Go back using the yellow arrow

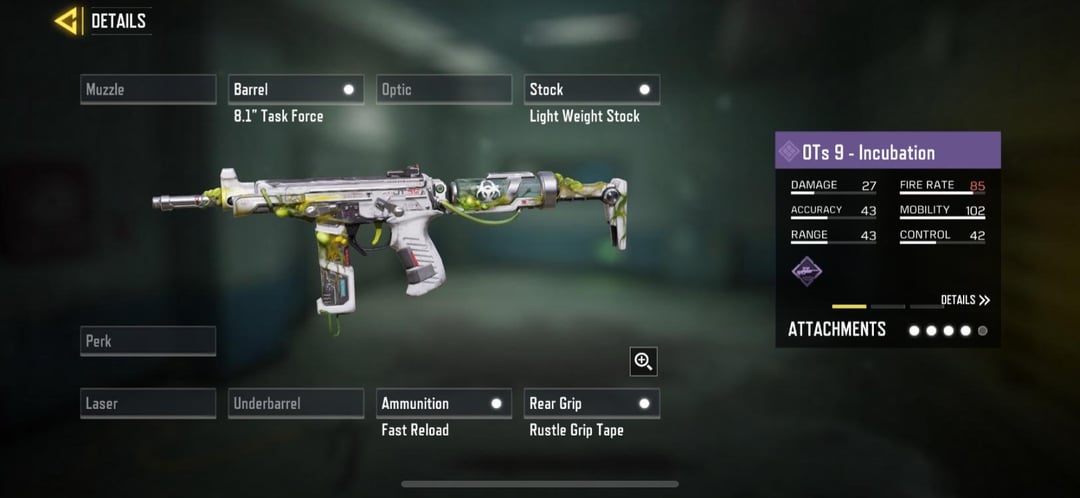click(67, 20)
